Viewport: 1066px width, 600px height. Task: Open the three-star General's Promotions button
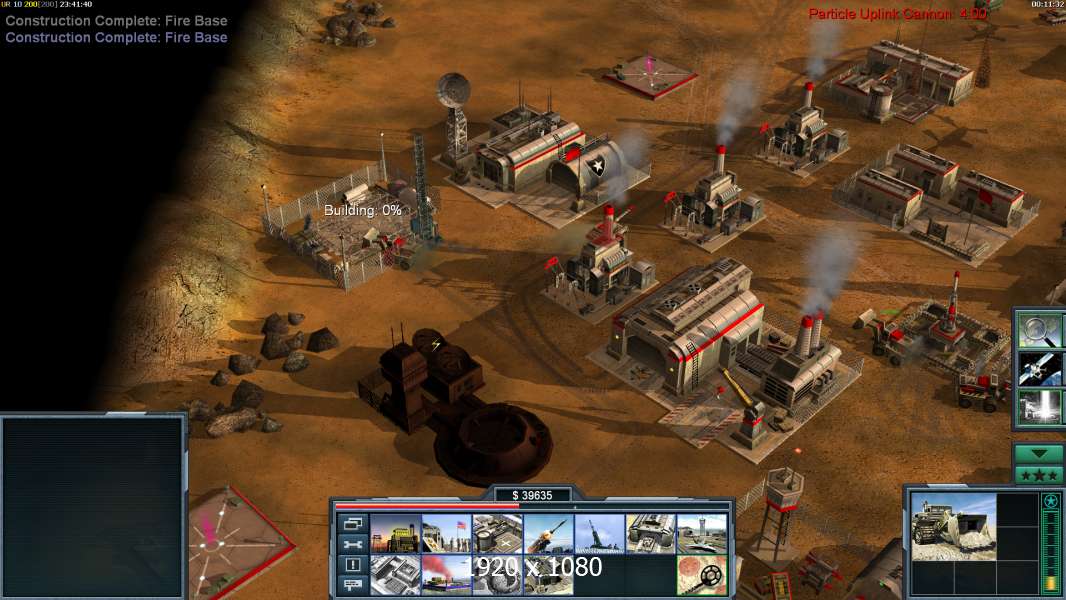1039,475
